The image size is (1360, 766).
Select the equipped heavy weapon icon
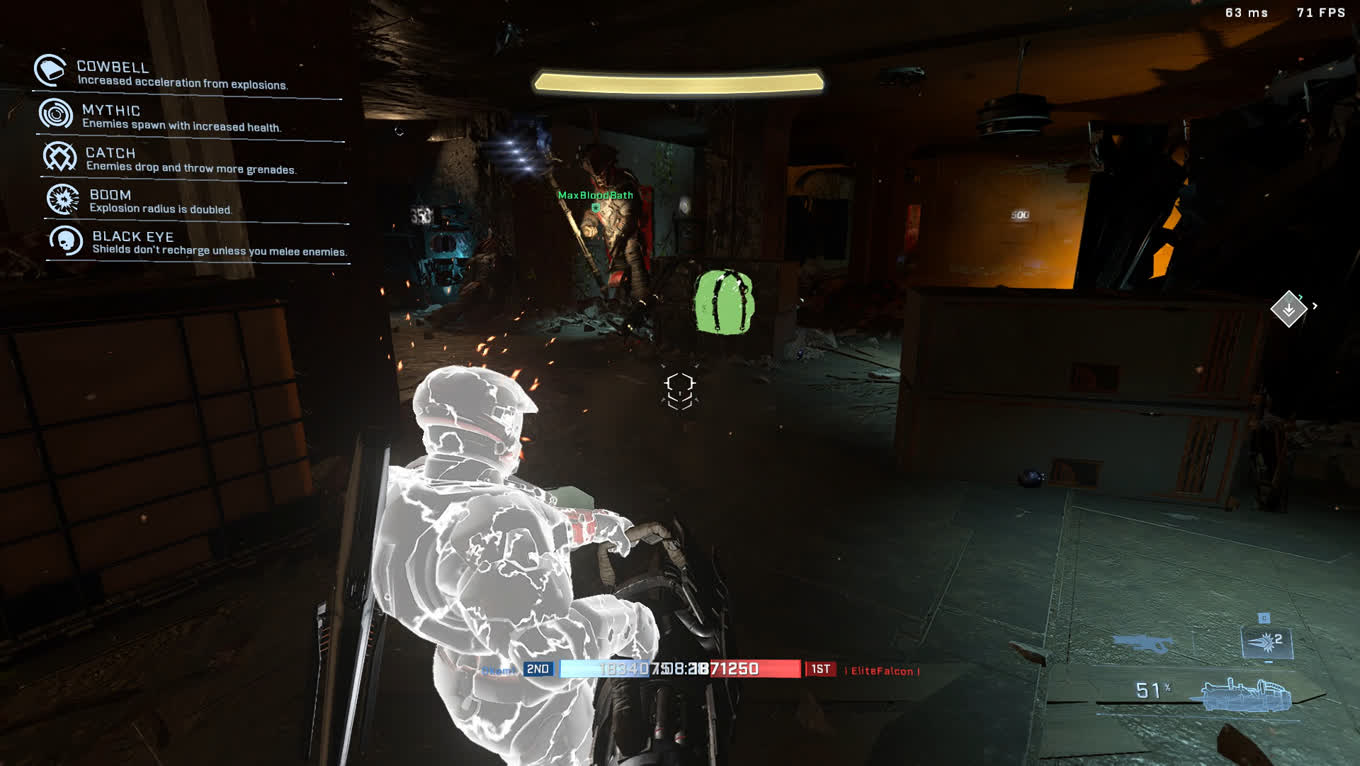point(1245,693)
